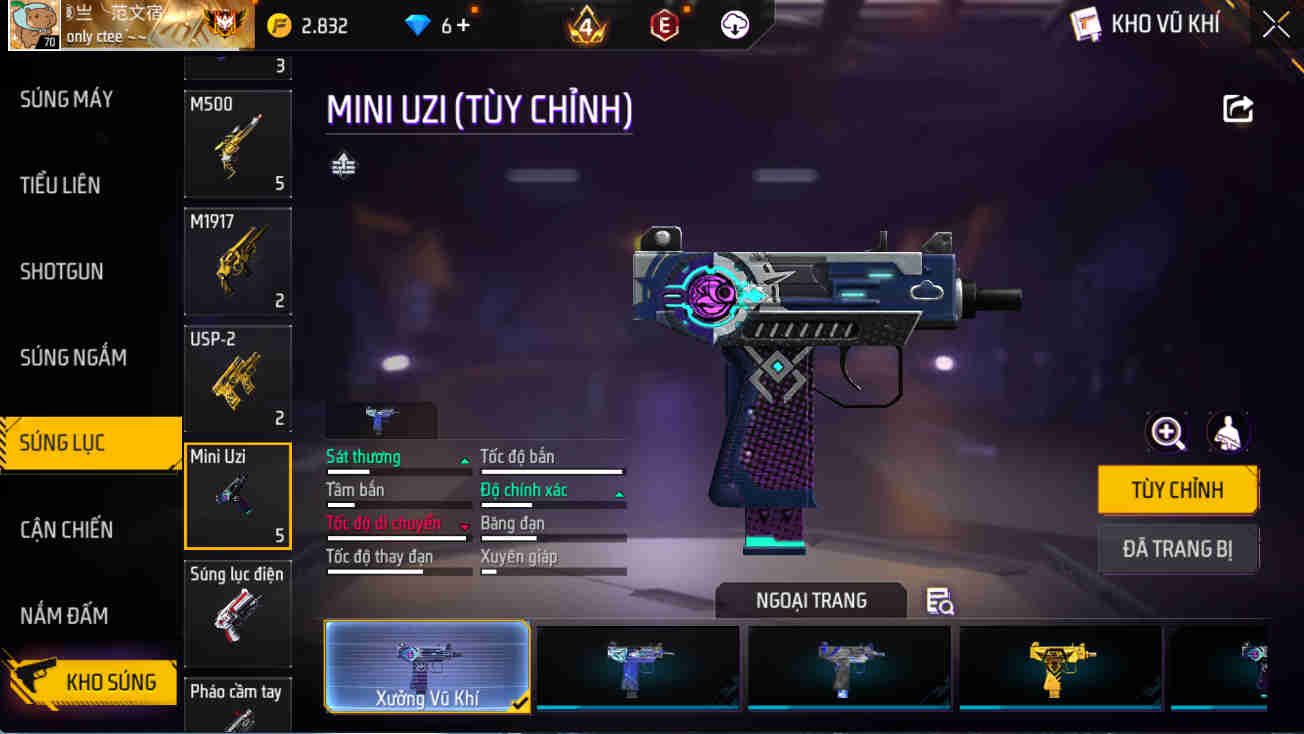
Task: Zoom in with the magnifier icon
Action: pyautogui.click(x=1167, y=432)
